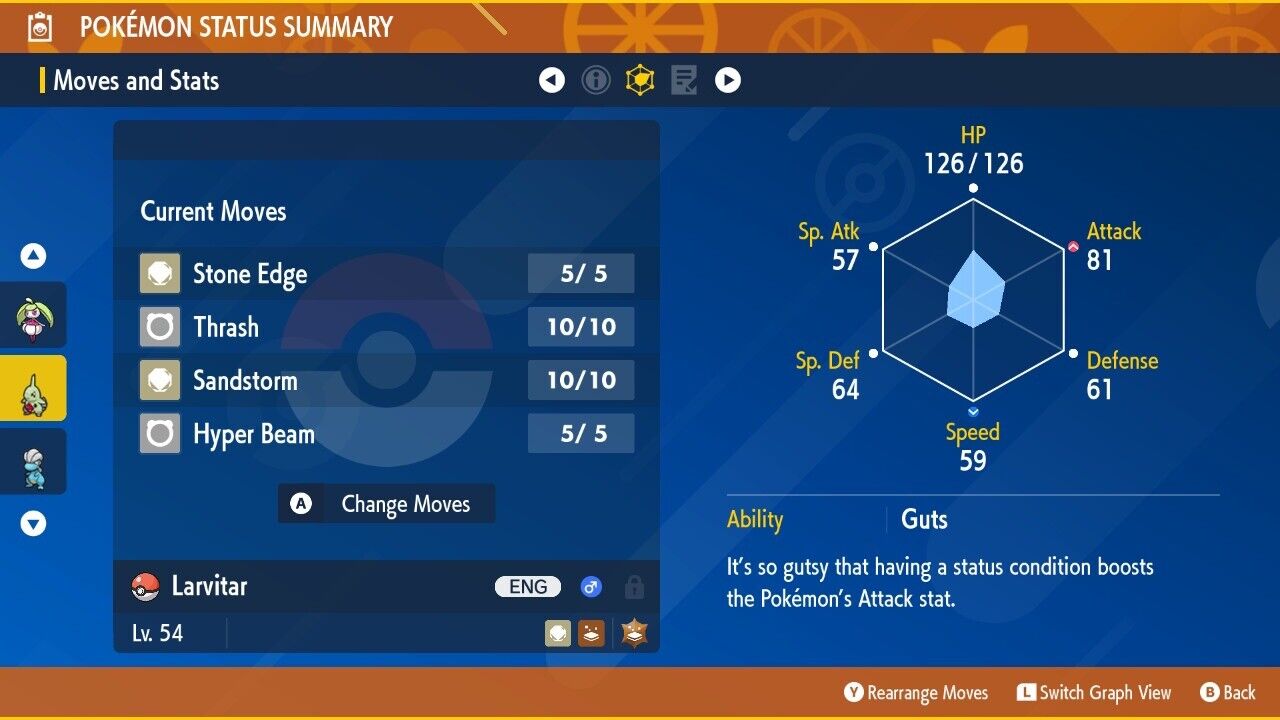Select the Stone Edge move
This screenshot has width=1280, height=720.
click(386, 274)
